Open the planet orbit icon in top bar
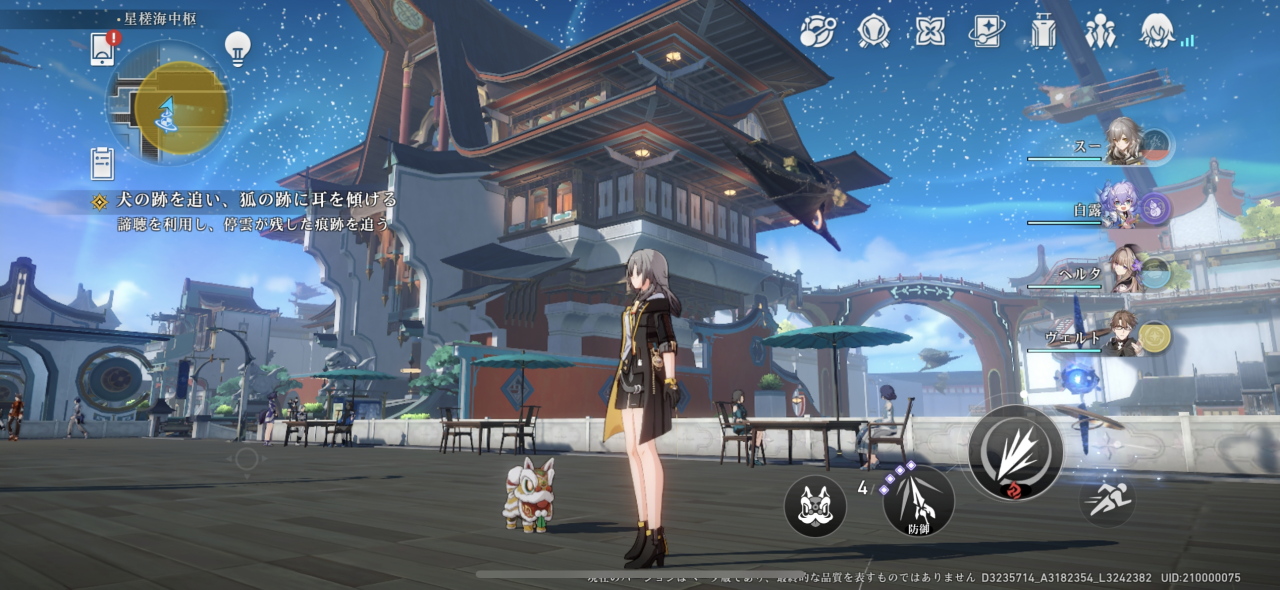 817,31
